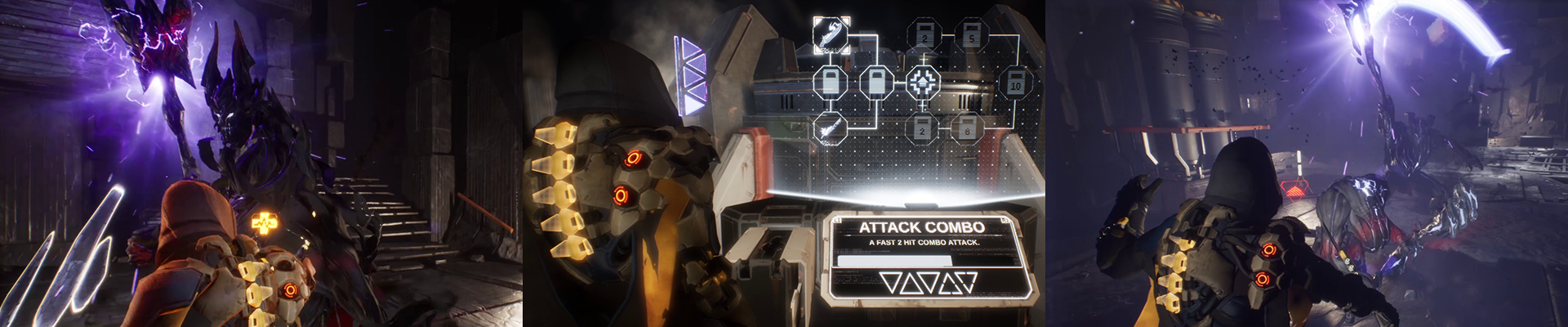Select the highlighted Attack Combo skill node
This screenshot has width=1568, height=327.
click(x=830, y=33)
